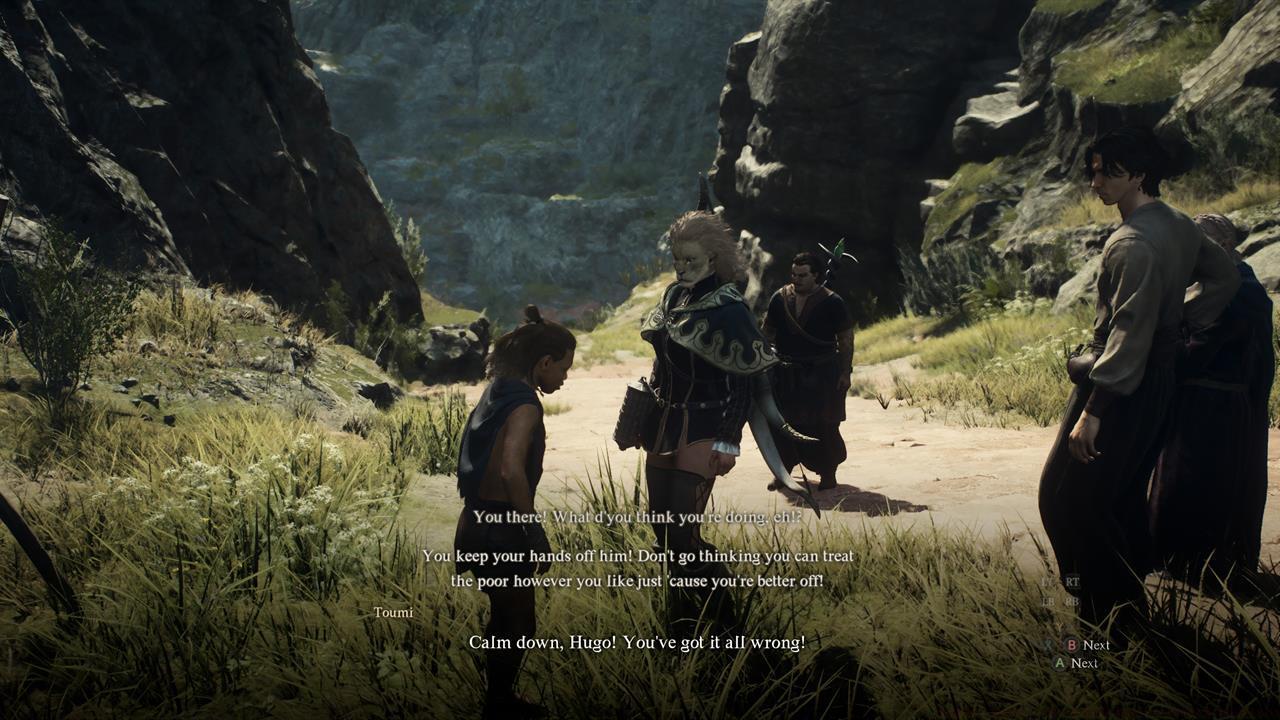
Task: Click the Next label beside the B button
Action: pos(1097,644)
